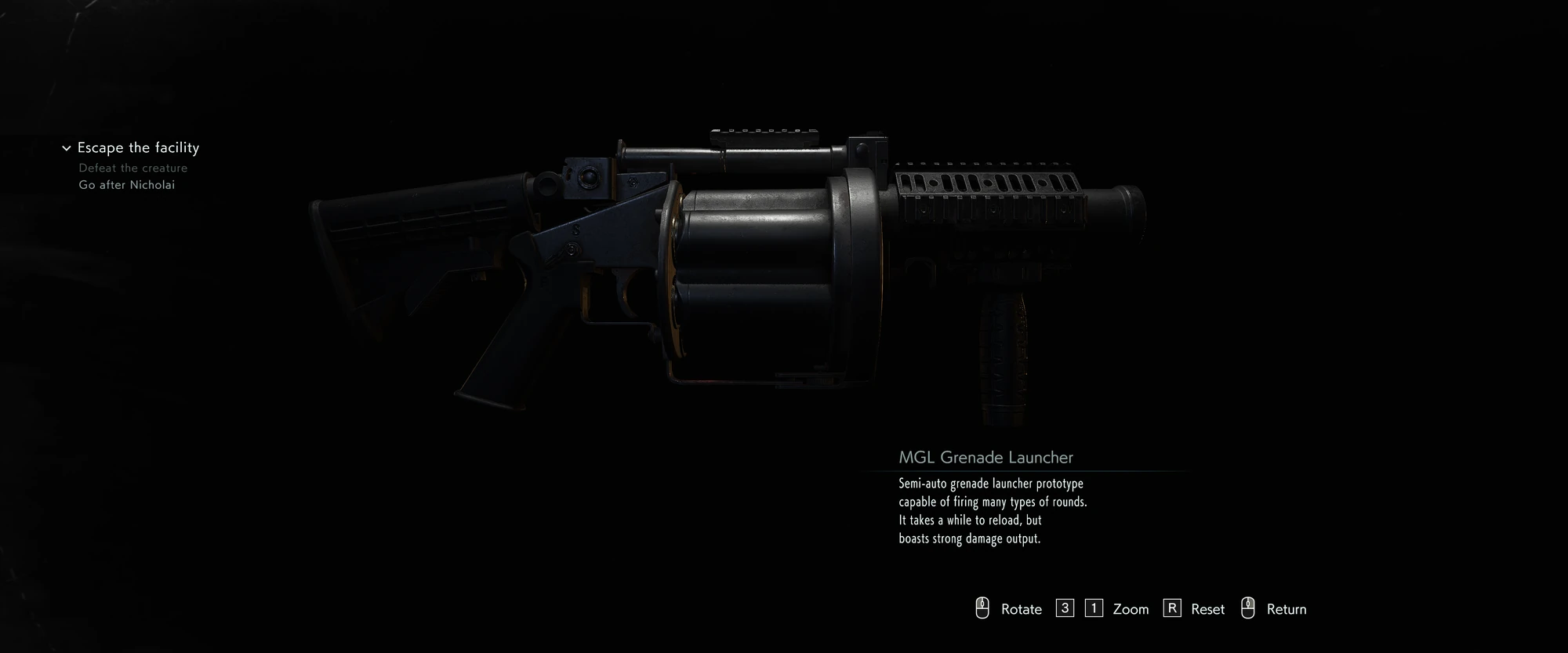Click the 'MGL Grenade Launcher' title
This screenshot has height=653, width=1568.
[x=986, y=457]
